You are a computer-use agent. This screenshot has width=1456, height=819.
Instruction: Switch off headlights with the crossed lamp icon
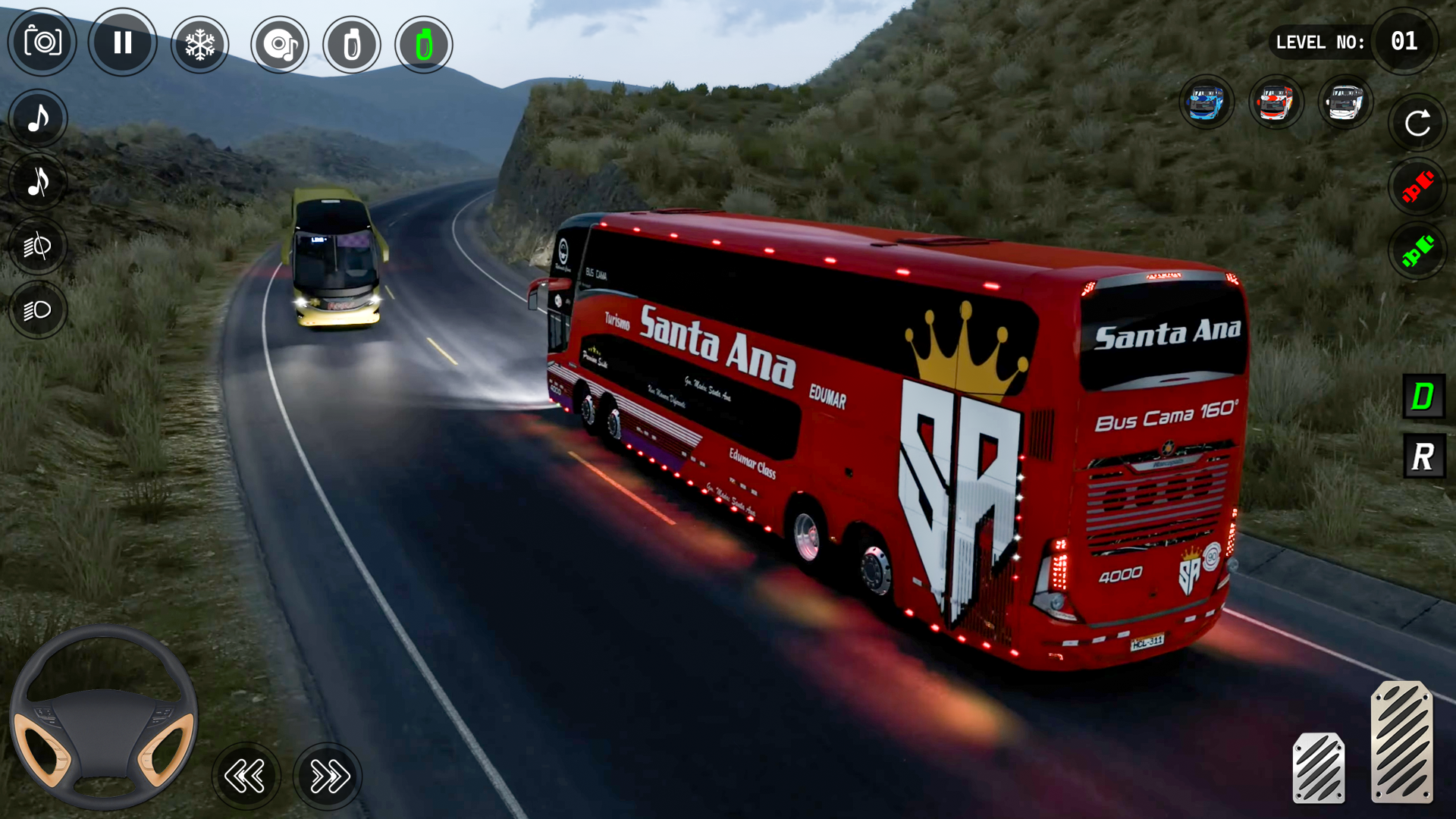pos(38,246)
